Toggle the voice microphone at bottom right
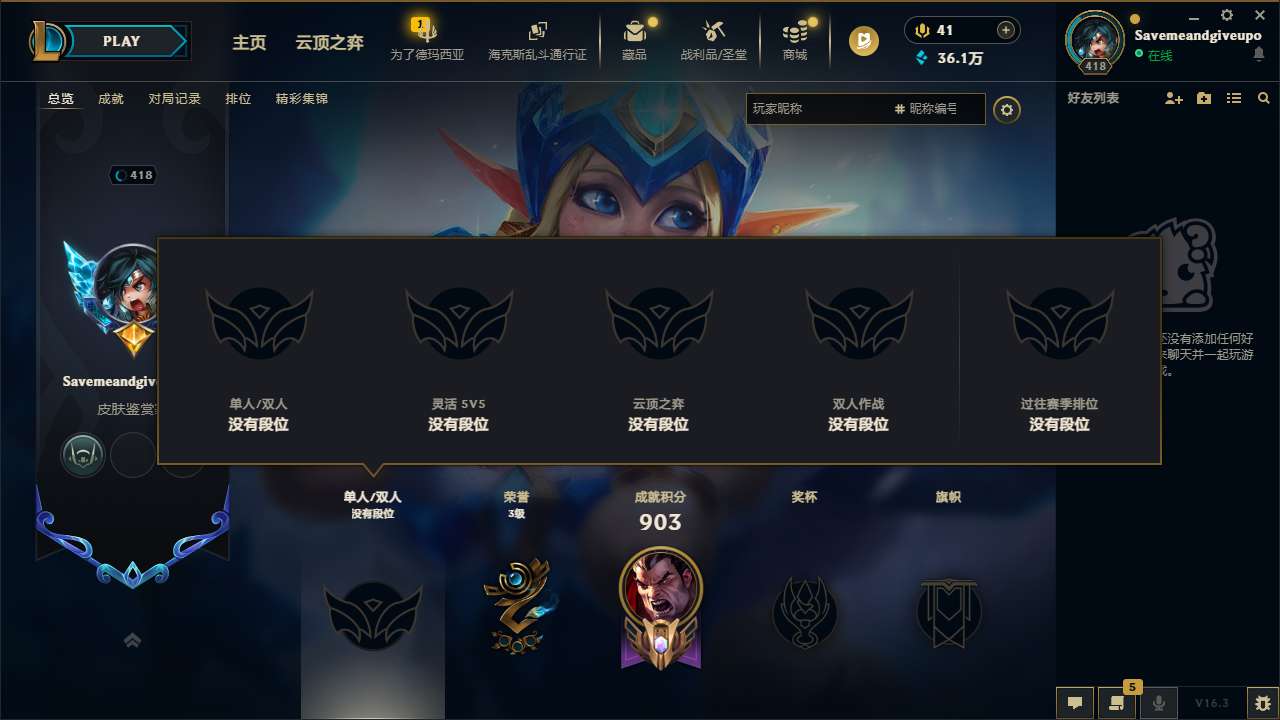 pos(1160,702)
